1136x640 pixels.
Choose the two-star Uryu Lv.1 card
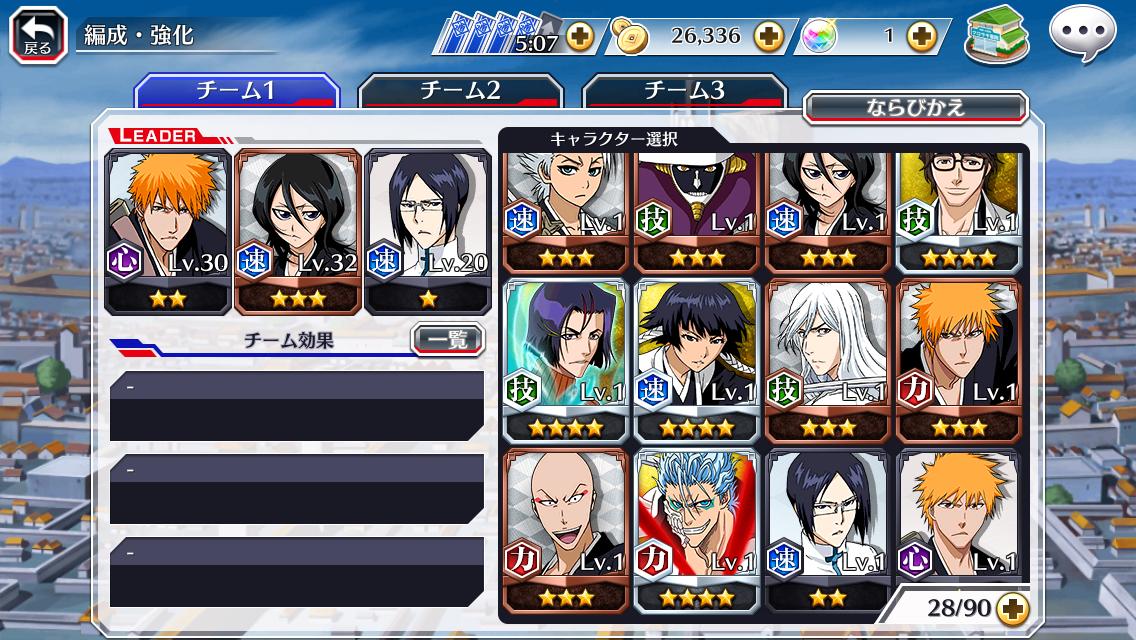click(827, 530)
